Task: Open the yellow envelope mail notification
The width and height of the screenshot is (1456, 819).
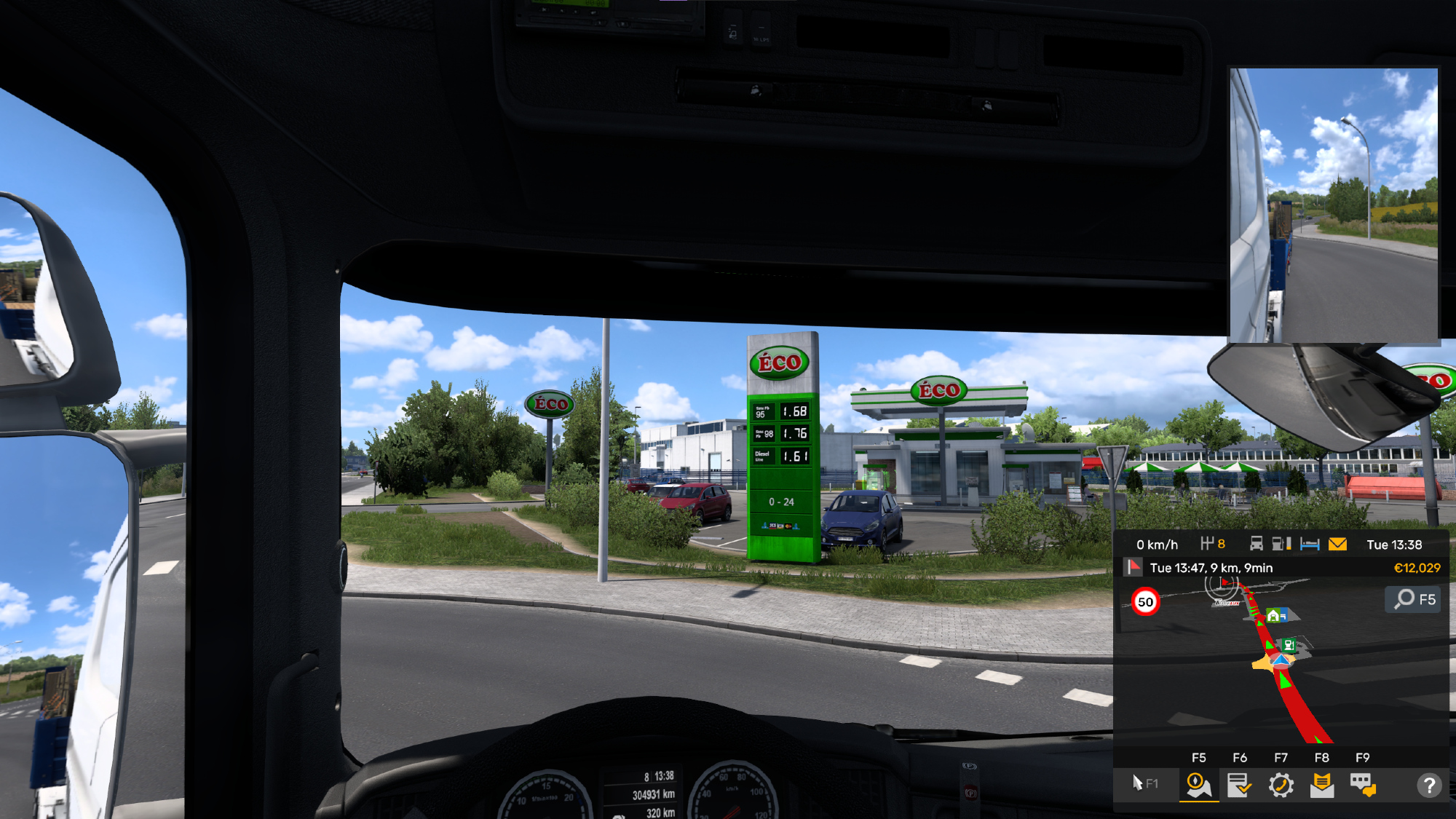Action: pos(1337,545)
